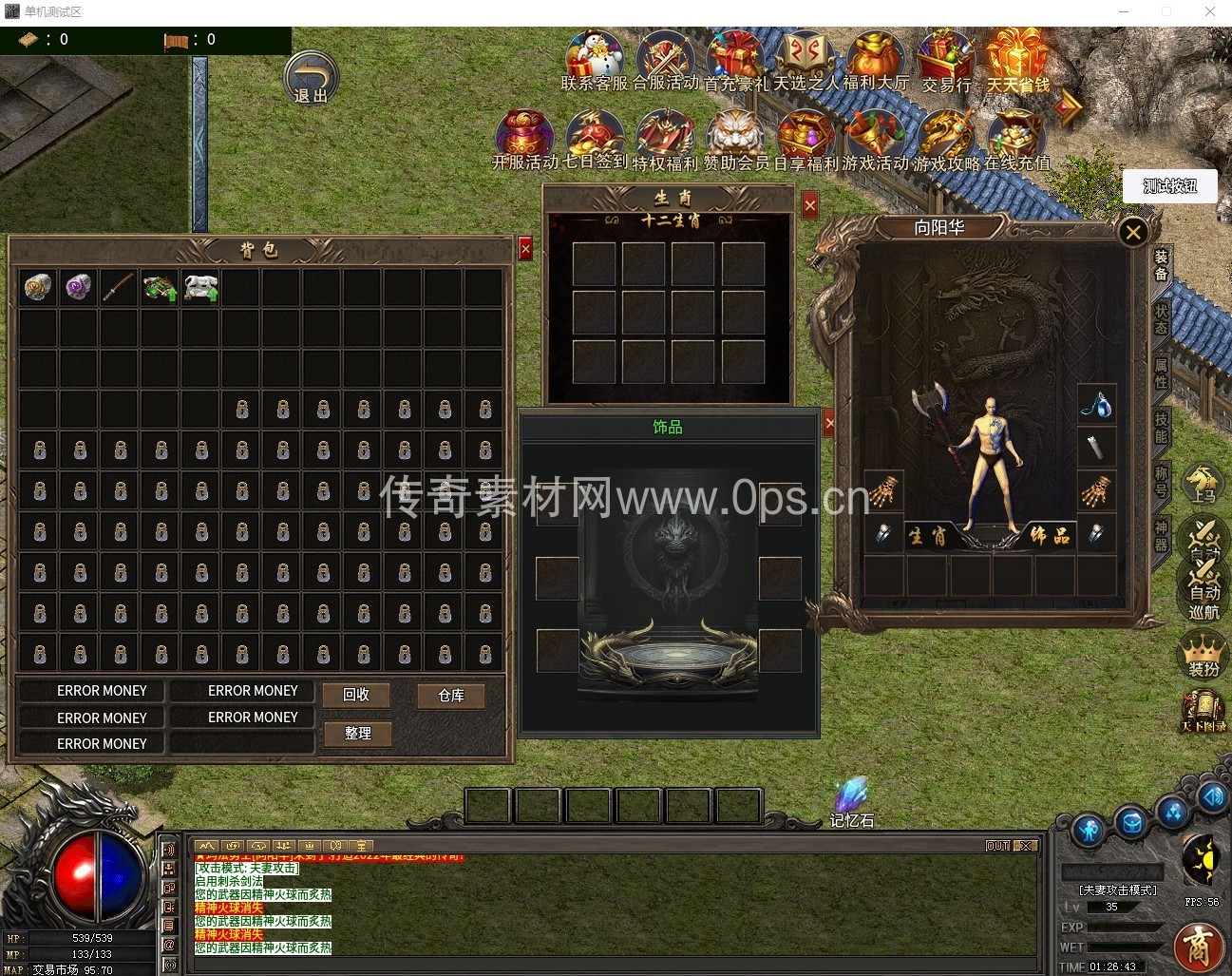
Task: Click the 测试按钮 test button
Action: pyautogui.click(x=1169, y=186)
